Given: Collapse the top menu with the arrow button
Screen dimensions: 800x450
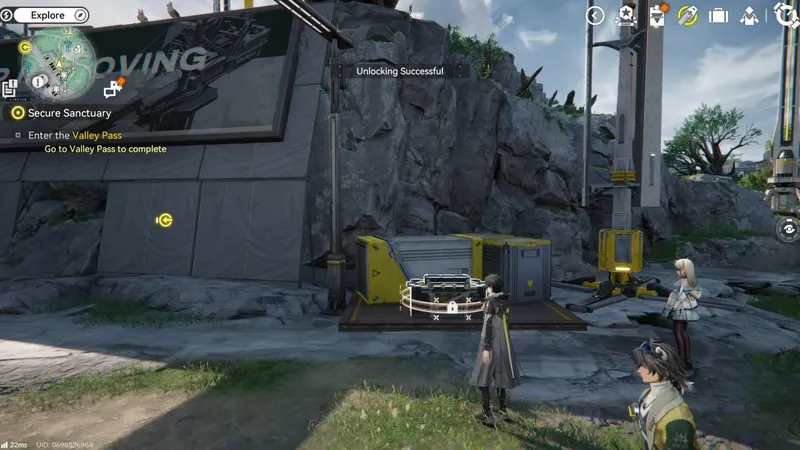Looking at the screenshot, I should point(595,15).
